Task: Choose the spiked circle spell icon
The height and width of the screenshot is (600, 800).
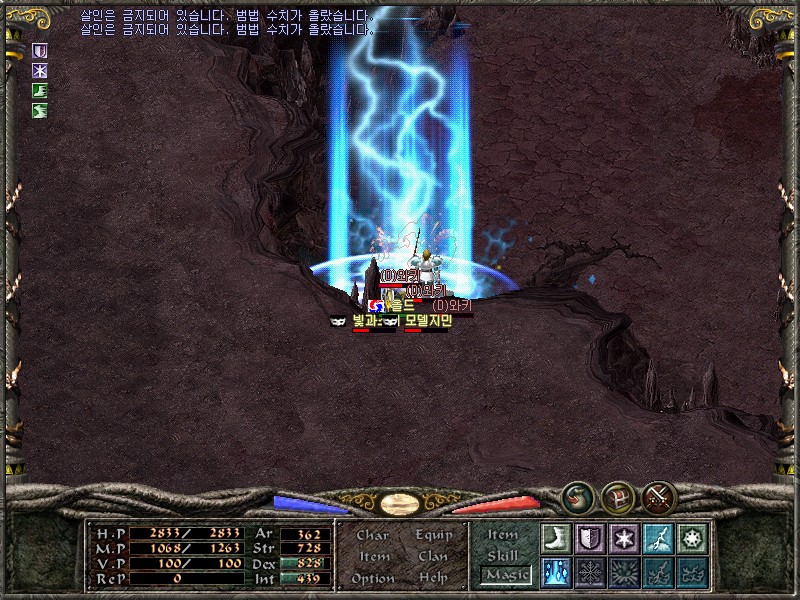Action: (x=691, y=538)
